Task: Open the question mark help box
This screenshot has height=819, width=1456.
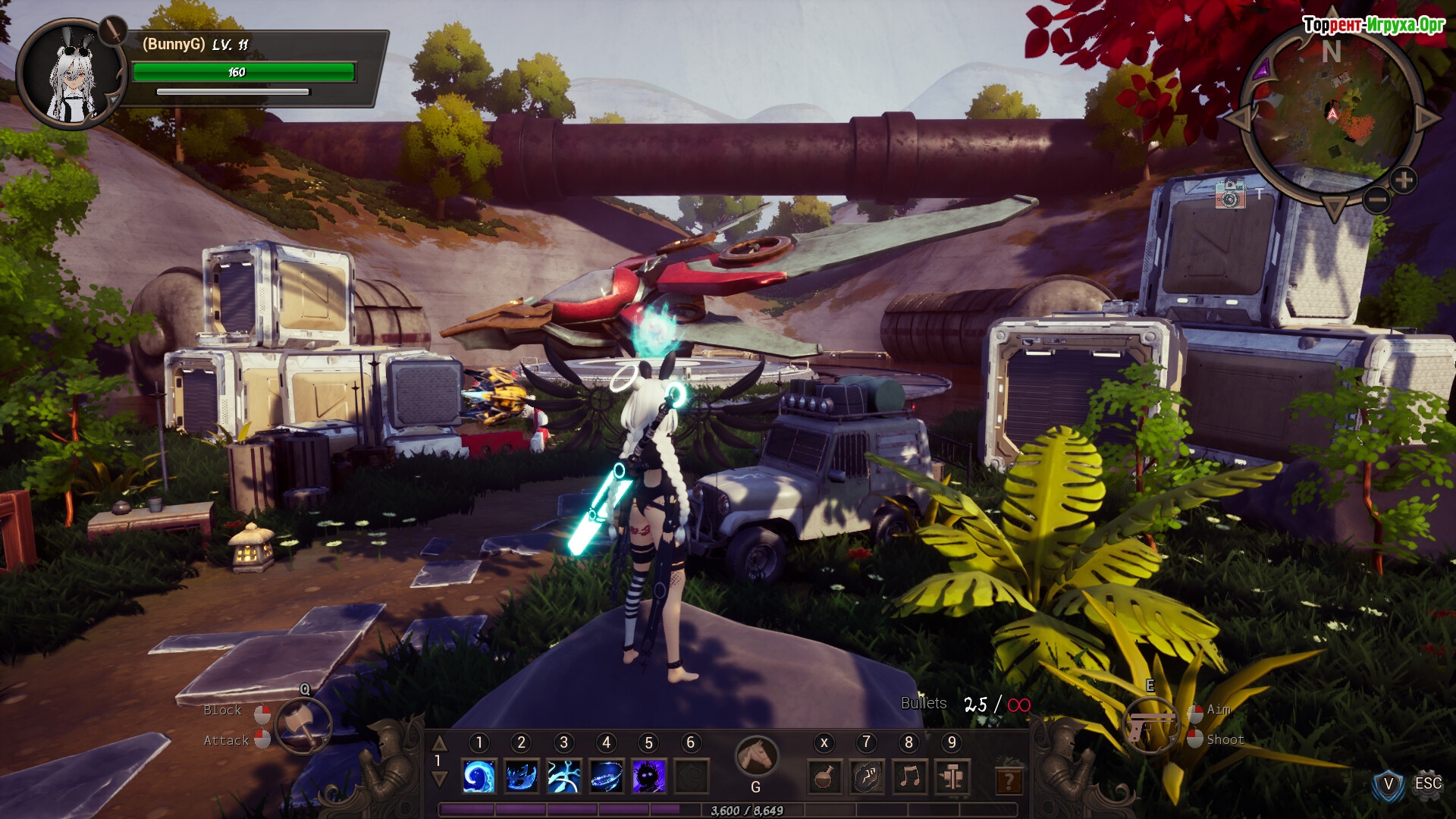Action: [1009, 779]
